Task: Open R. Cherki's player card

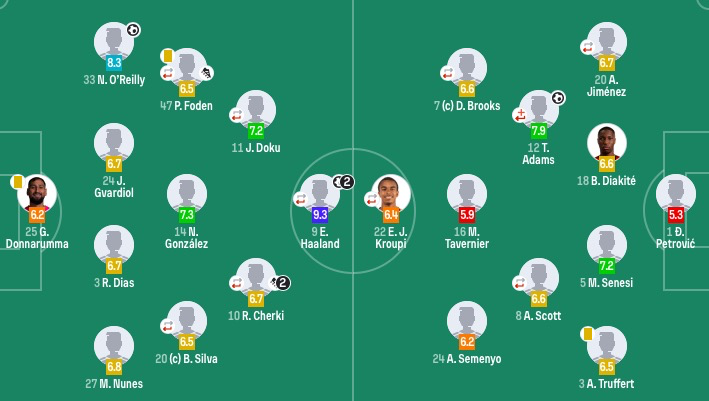Action: point(256,278)
